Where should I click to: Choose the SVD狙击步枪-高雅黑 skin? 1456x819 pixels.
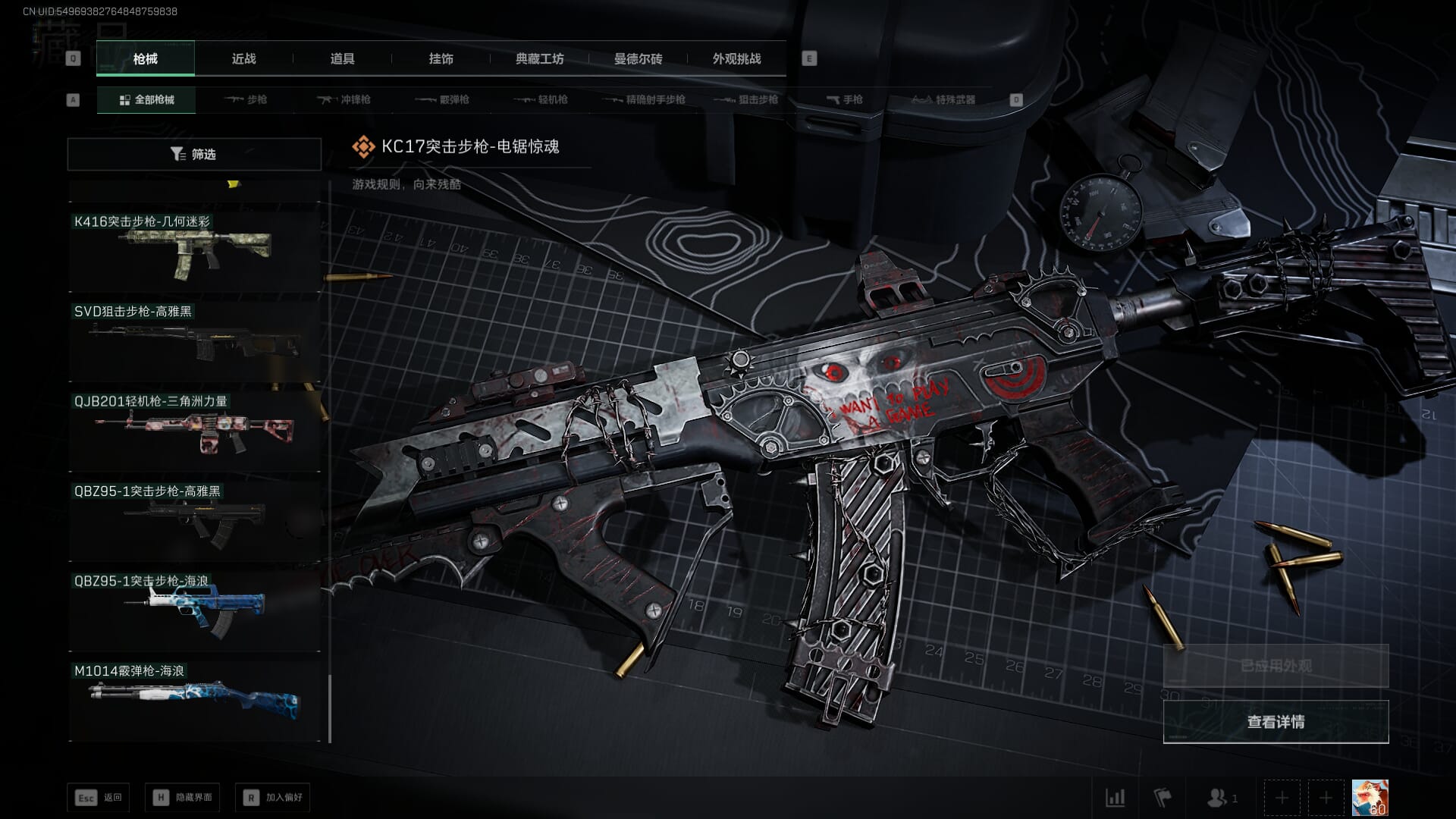[194, 340]
